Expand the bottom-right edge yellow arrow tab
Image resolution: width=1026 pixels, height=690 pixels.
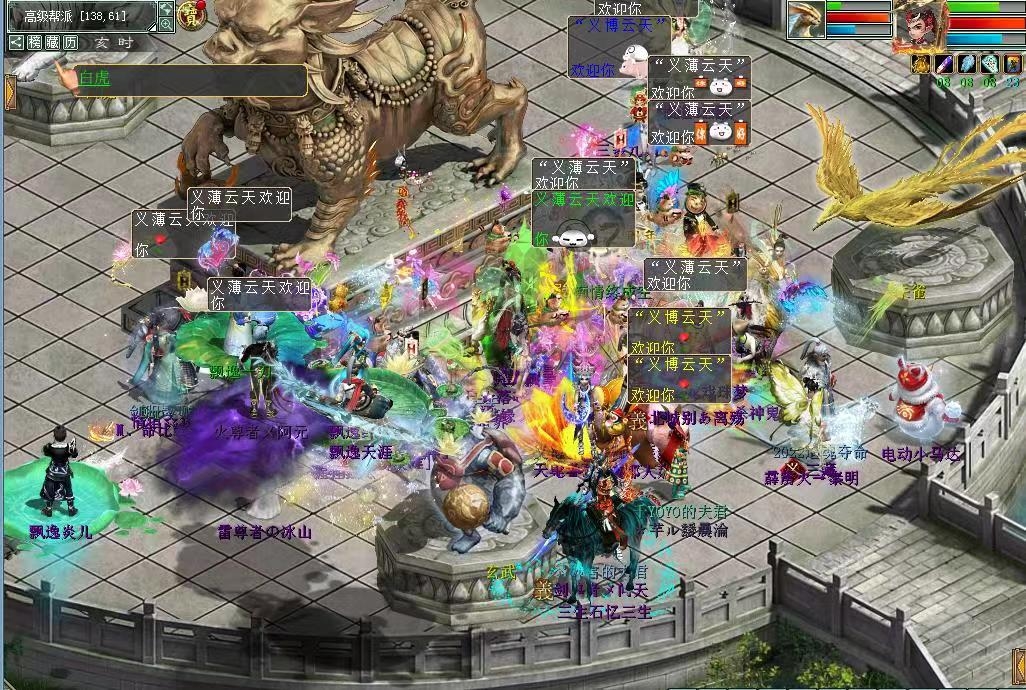pos(1017,667)
